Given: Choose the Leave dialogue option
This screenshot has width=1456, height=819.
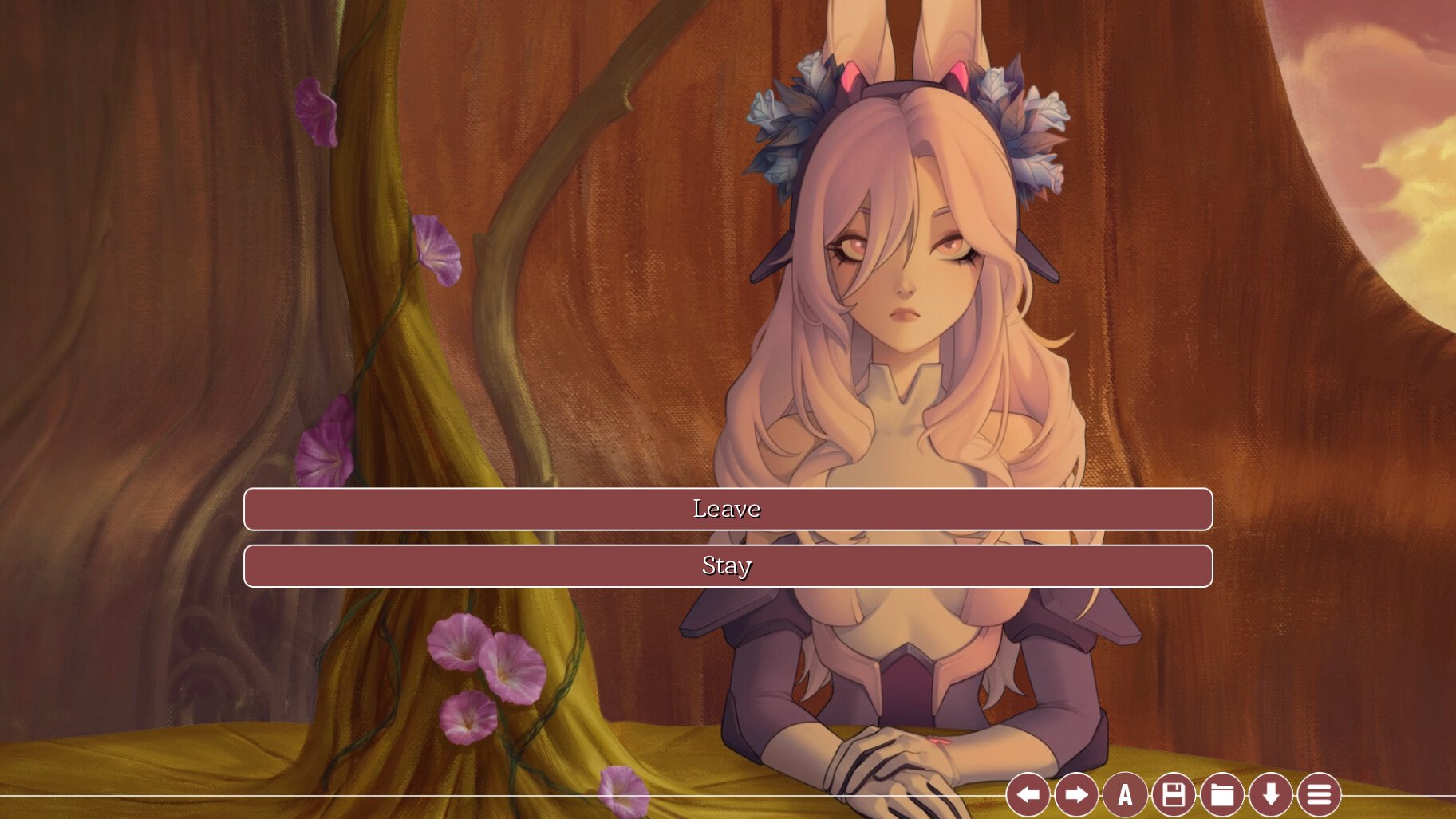Looking at the screenshot, I should coord(728,509).
